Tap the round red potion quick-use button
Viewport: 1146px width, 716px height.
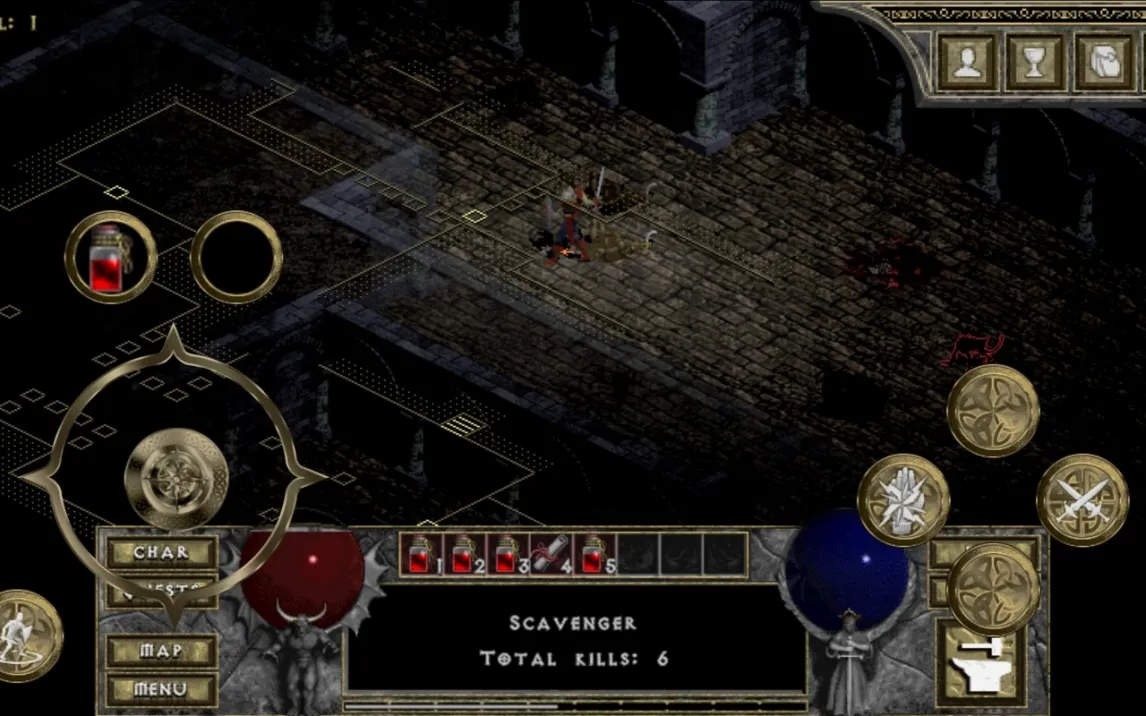pyautogui.click(x=110, y=257)
